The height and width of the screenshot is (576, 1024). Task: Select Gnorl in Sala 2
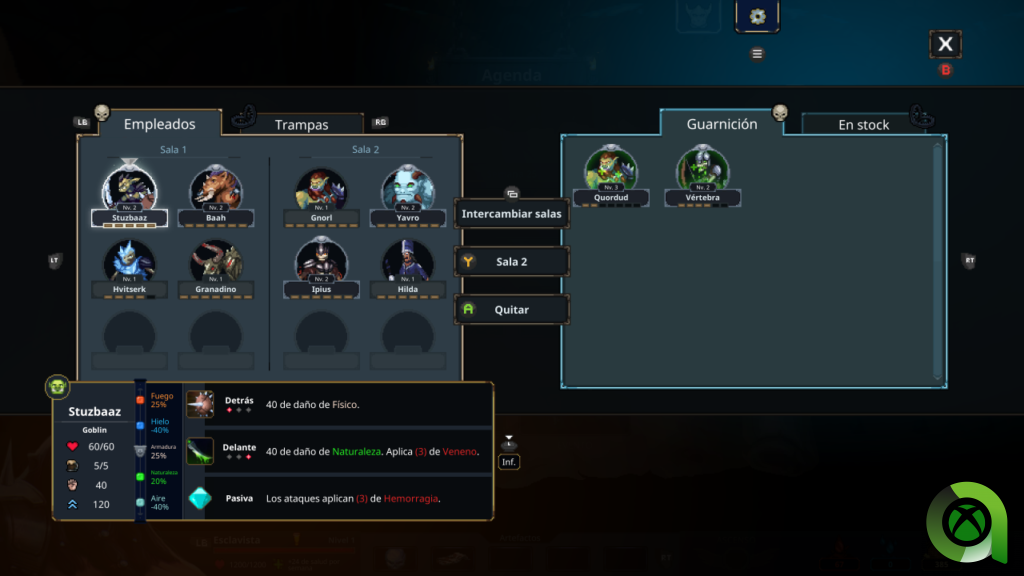click(321, 190)
